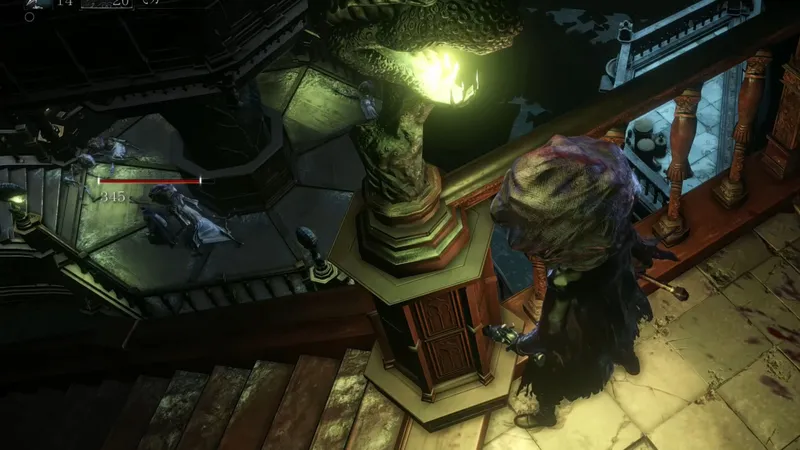Select the quick item slot showing 20
800x450 pixels.
coord(107,4)
